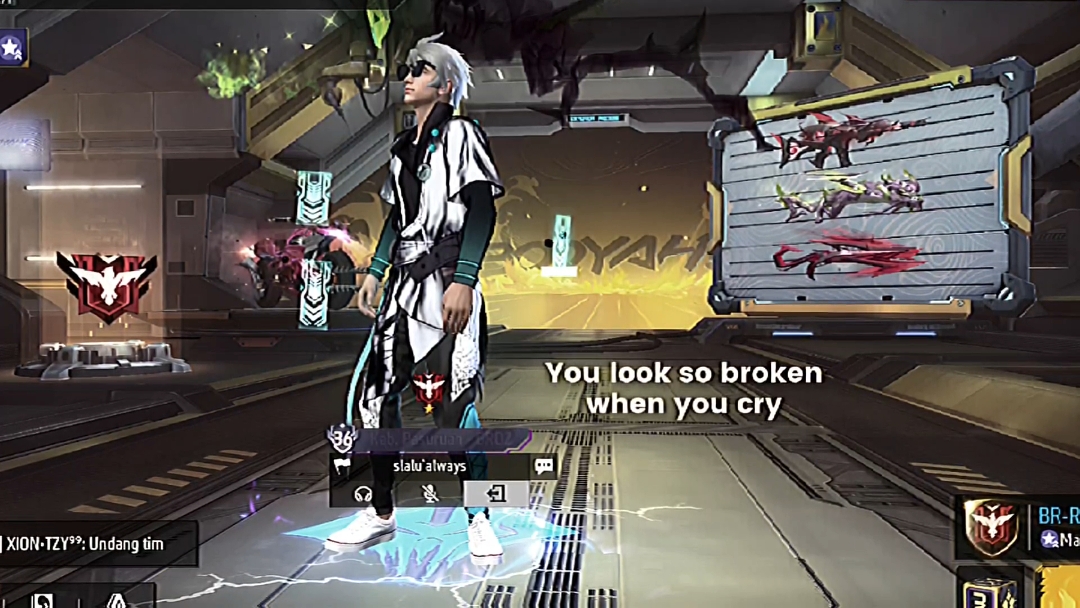The height and width of the screenshot is (608, 1080).
Task: Open the level 36 player badge
Action: (x=343, y=437)
